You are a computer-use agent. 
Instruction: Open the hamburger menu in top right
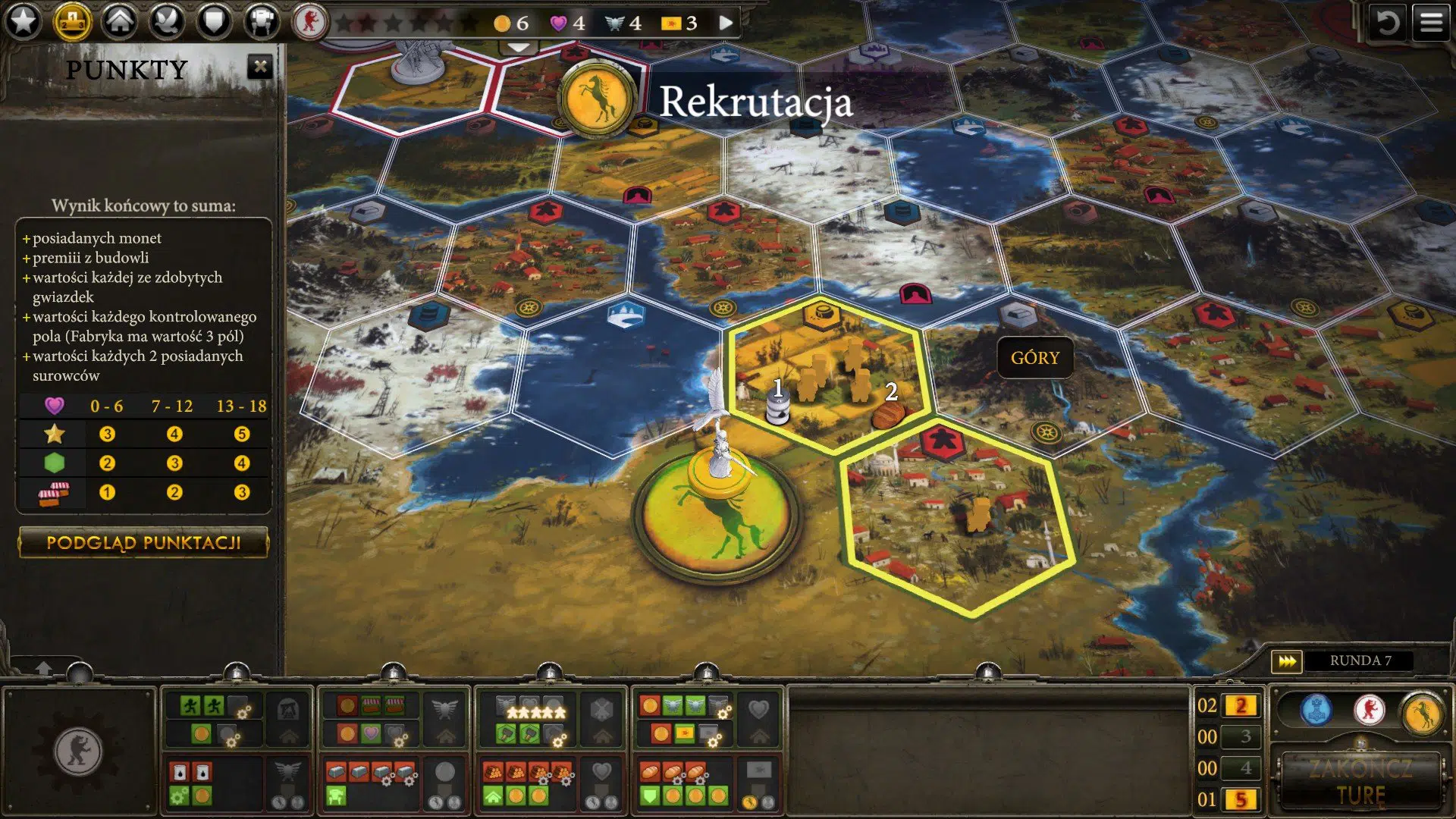[x=1432, y=20]
